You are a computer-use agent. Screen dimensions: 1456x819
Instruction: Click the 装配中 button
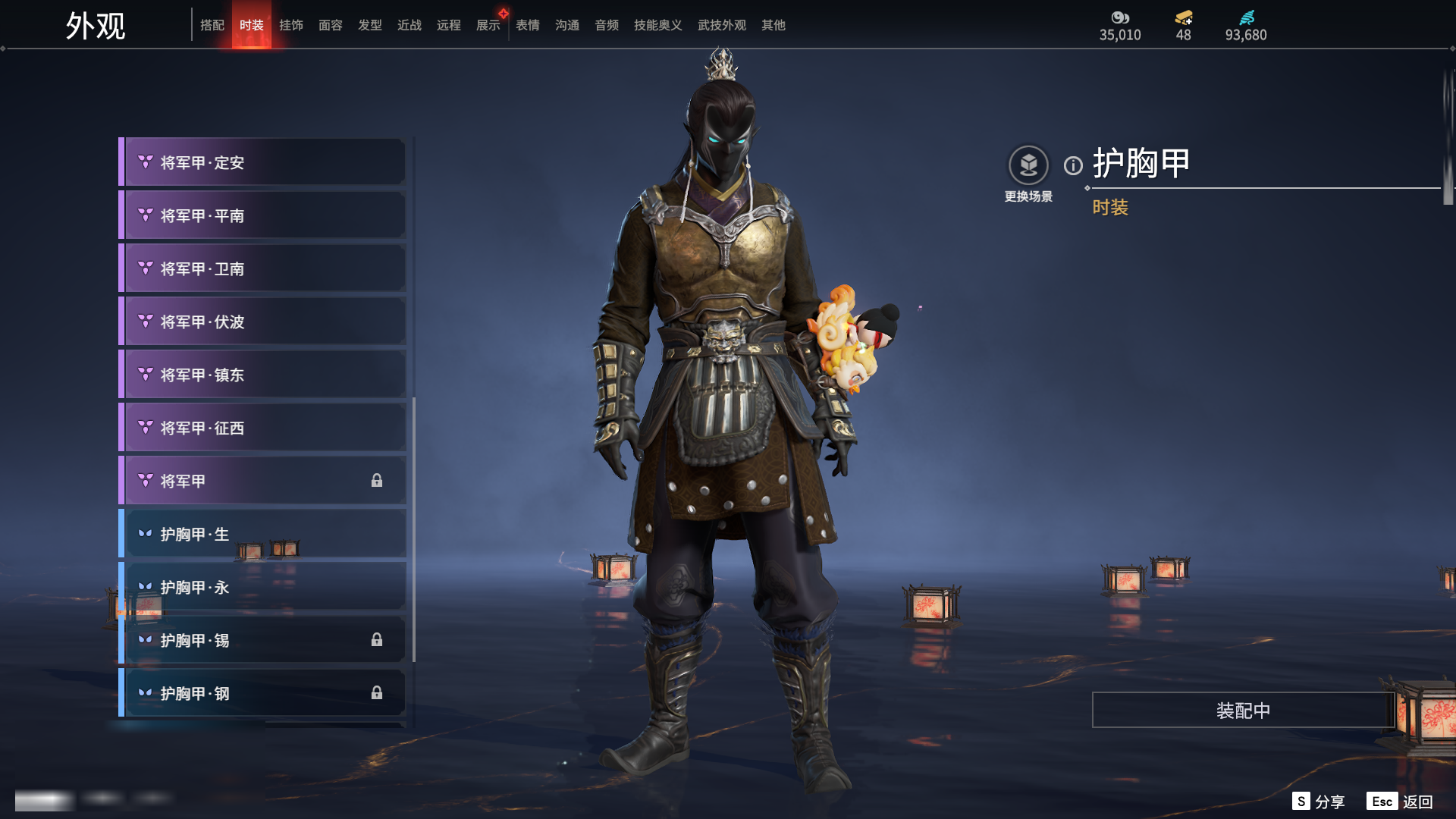tap(1243, 710)
